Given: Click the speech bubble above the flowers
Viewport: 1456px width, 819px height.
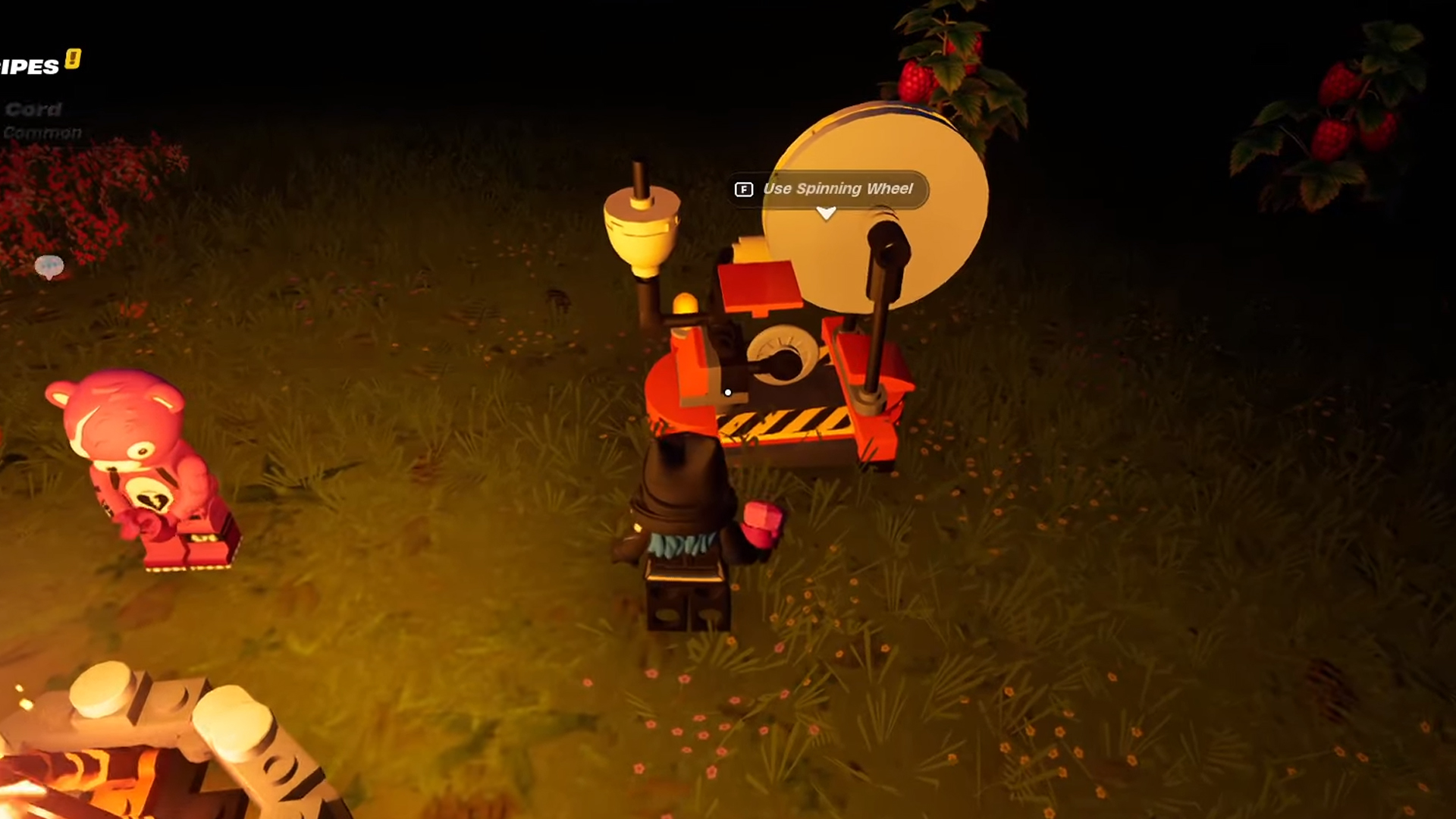Looking at the screenshot, I should point(50,265).
